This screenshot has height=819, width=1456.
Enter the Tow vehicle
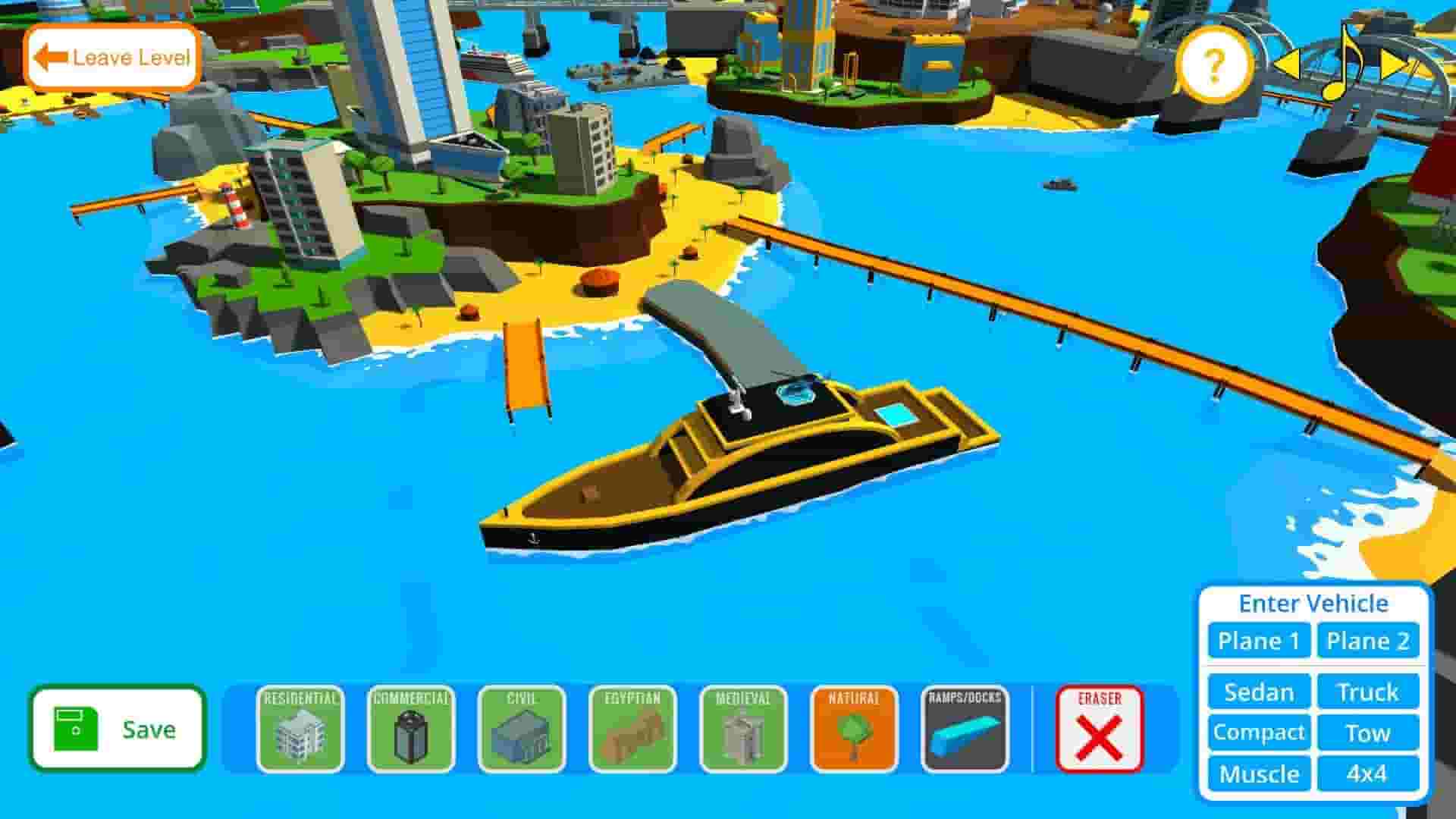tap(1369, 733)
